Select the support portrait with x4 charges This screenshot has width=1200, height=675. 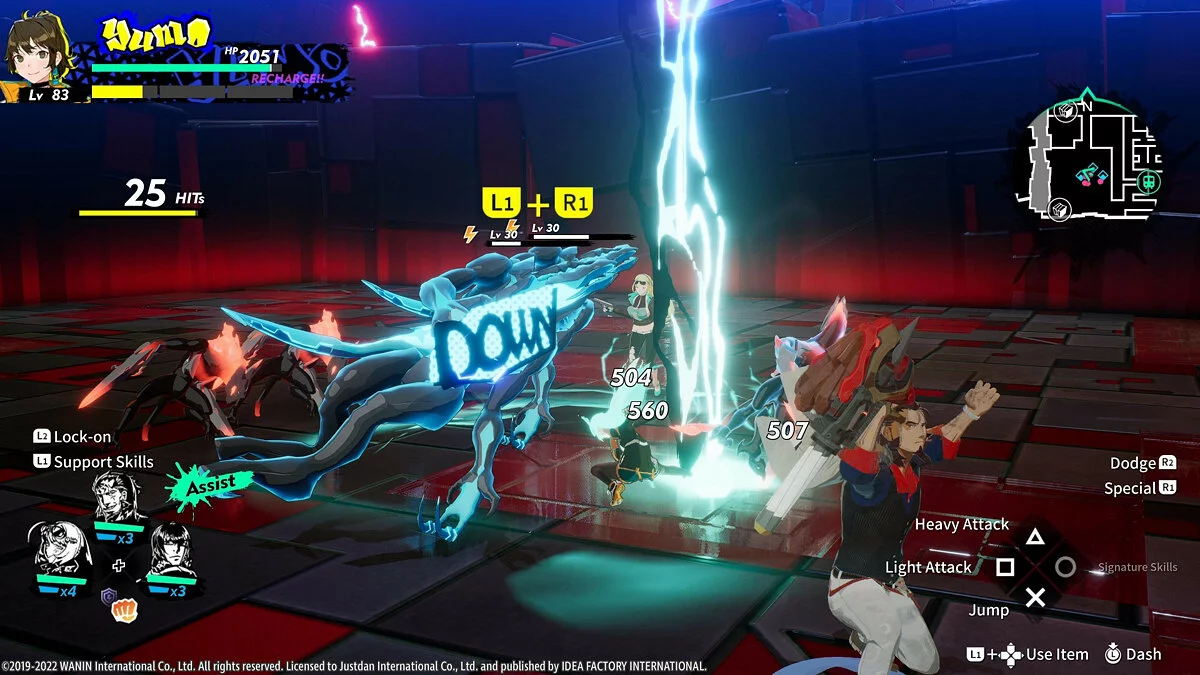point(60,548)
